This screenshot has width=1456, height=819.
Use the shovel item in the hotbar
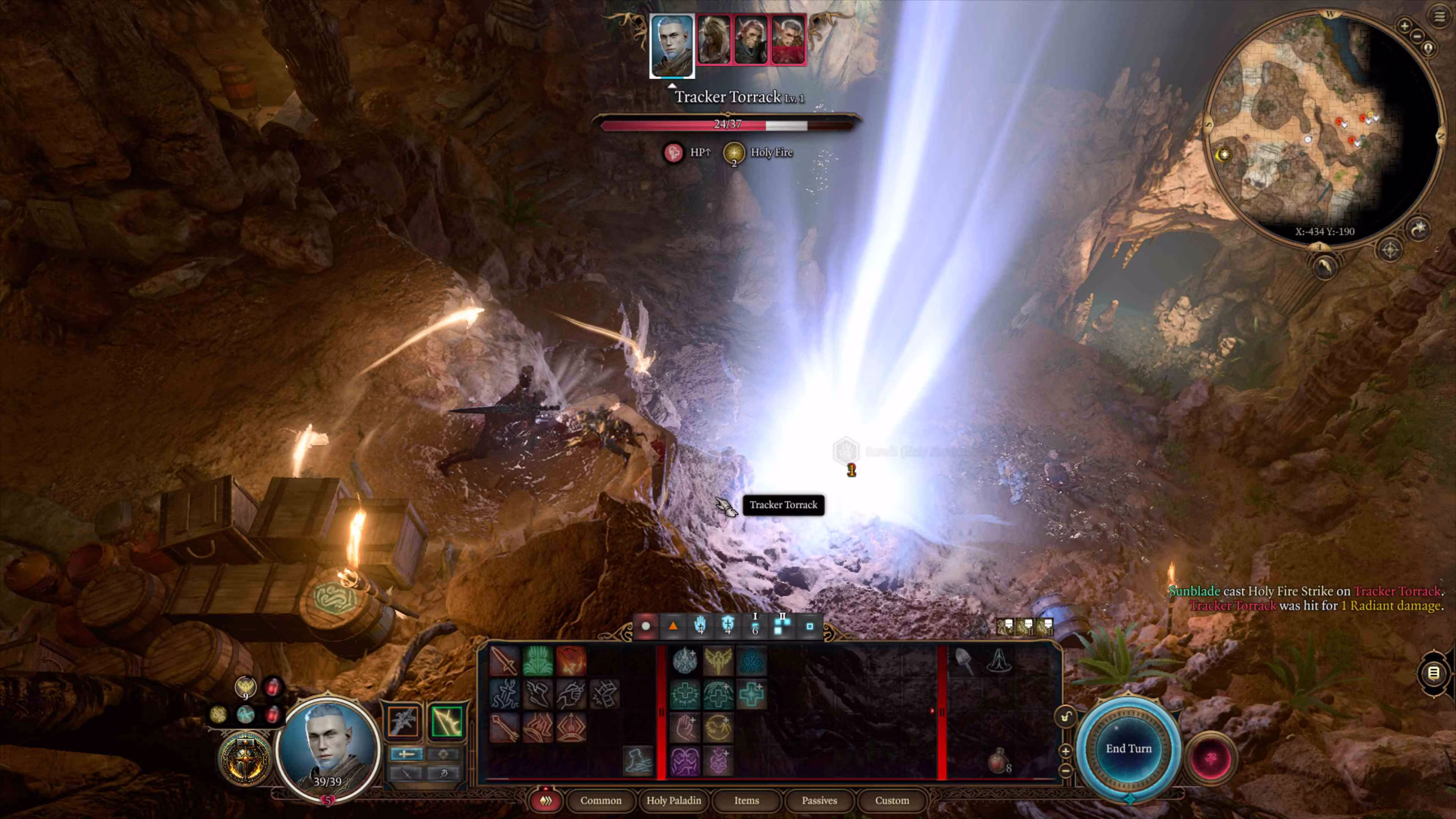click(964, 661)
